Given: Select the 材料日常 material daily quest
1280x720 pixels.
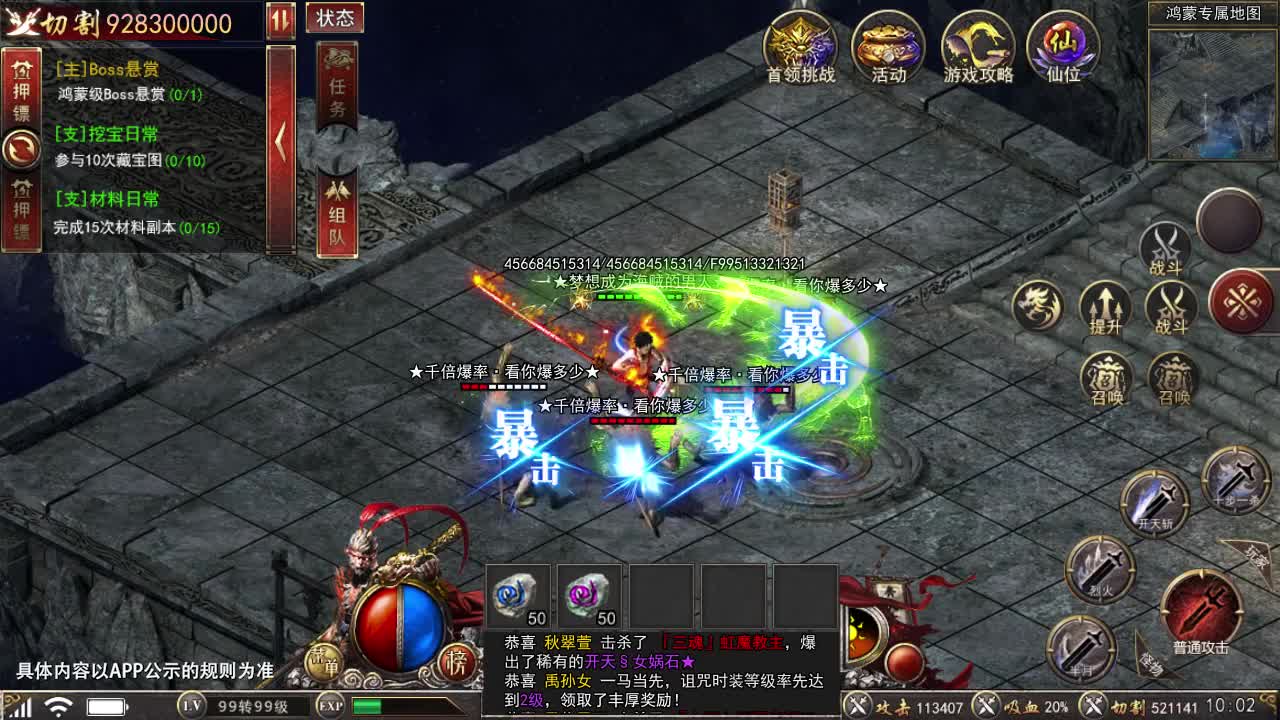Looking at the screenshot, I should [135, 213].
